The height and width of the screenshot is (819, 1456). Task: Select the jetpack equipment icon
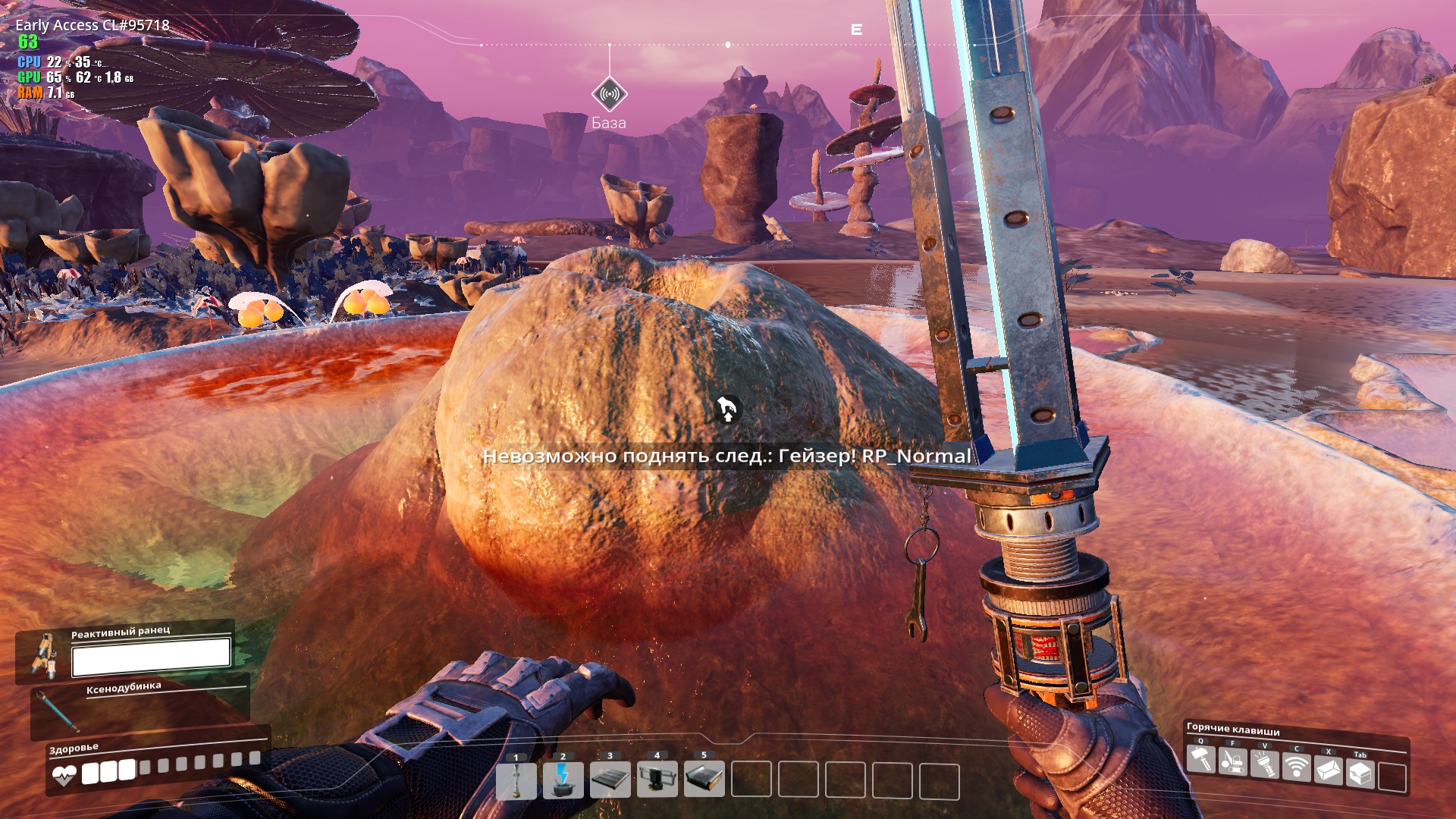click(x=44, y=655)
